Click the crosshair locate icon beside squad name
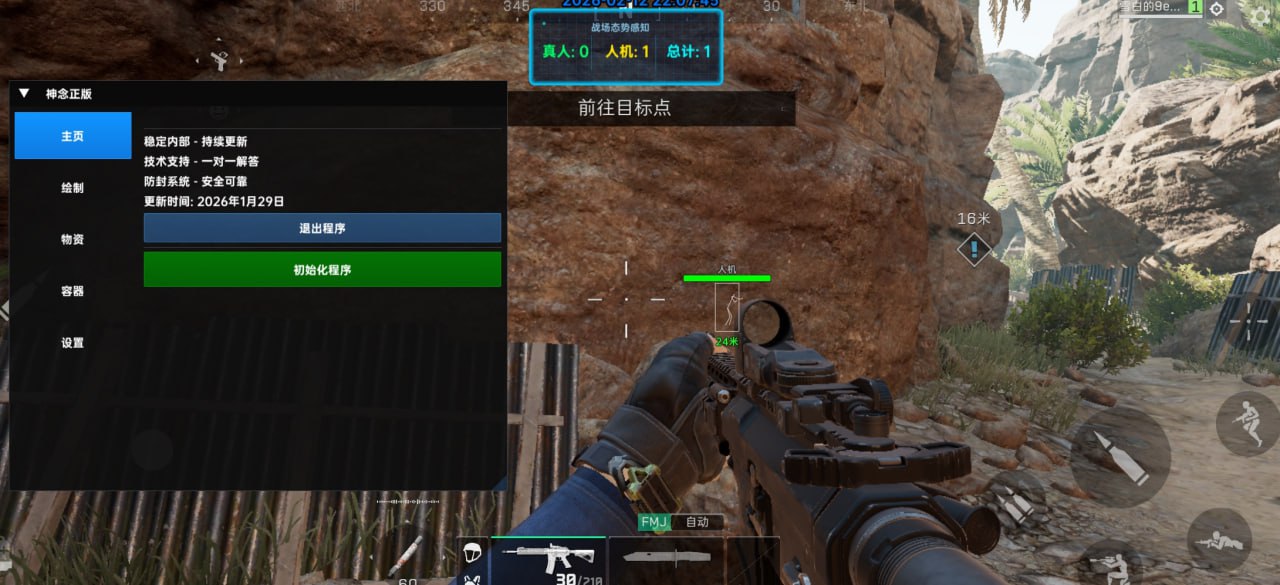The width and height of the screenshot is (1280, 585). coord(1216,9)
